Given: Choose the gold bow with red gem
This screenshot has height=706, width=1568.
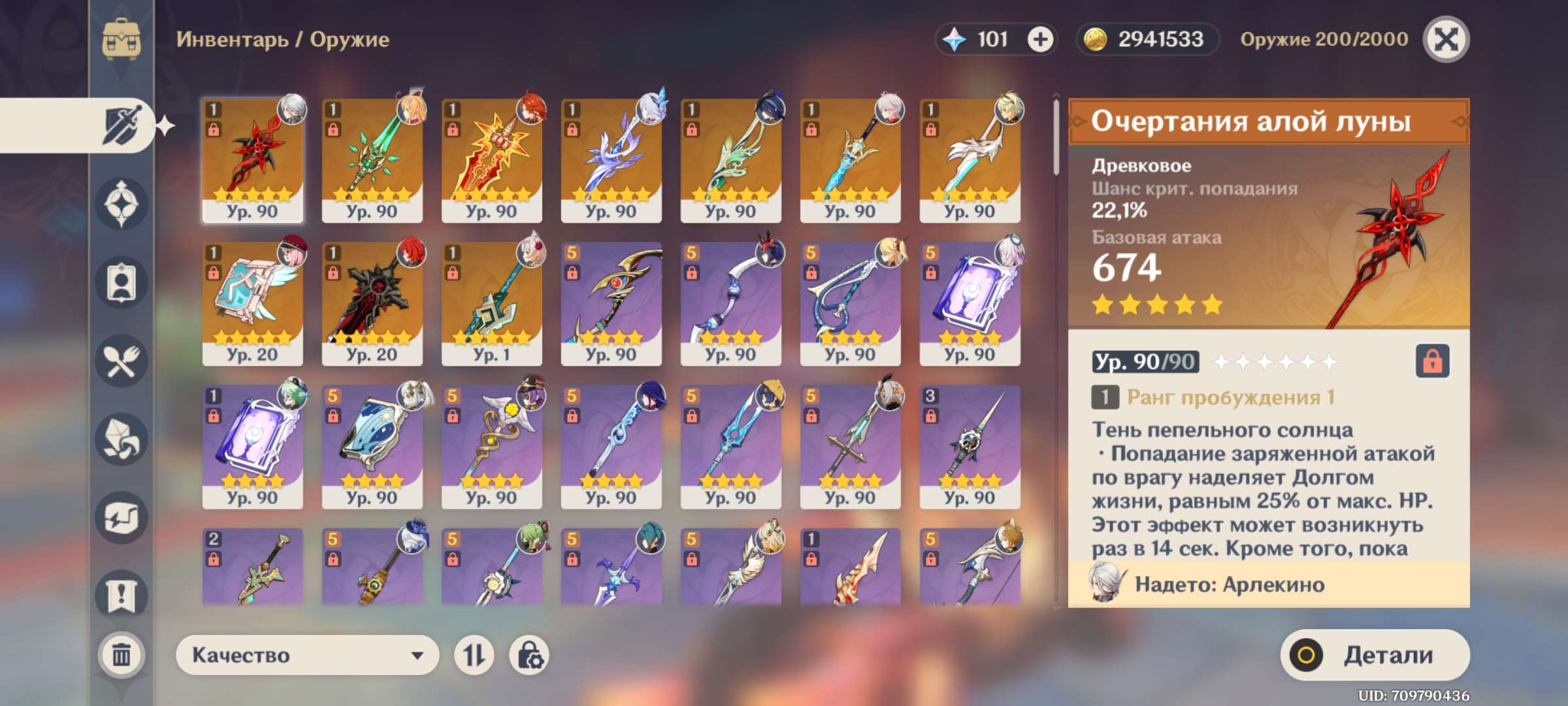Looking at the screenshot, I should click(611, 303).
